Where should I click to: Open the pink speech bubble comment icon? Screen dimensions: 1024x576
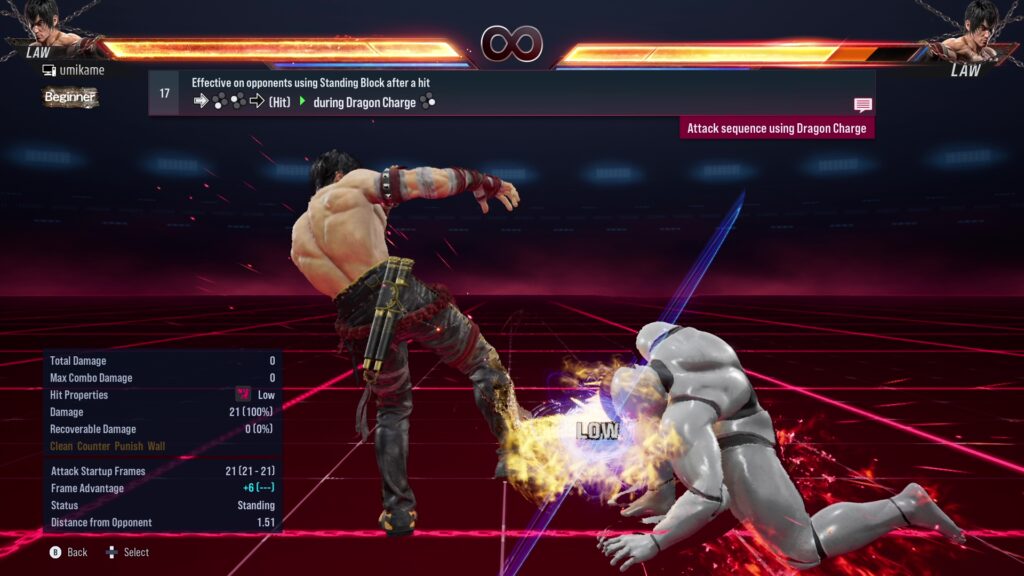coord(862,104)
